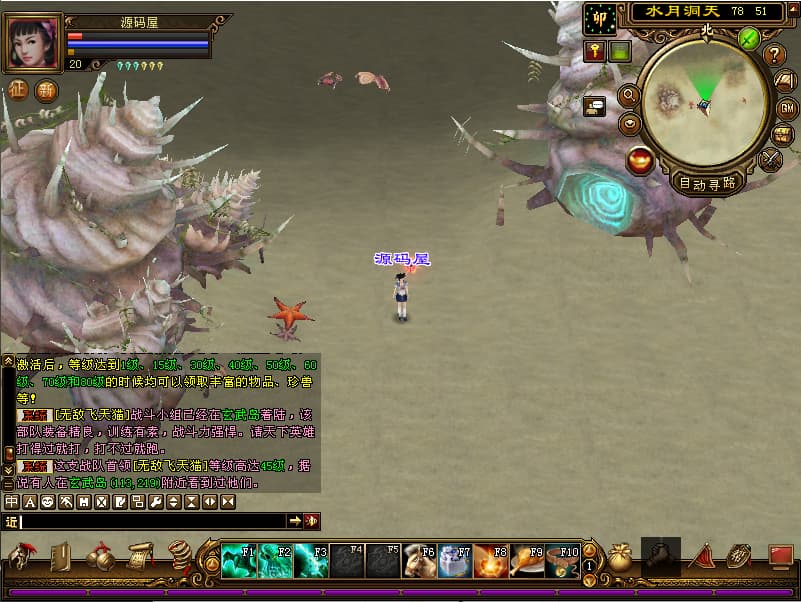This screenshot has height=602, width=801.
Task: Open the question mark help button
Action: tap(775, 55)
